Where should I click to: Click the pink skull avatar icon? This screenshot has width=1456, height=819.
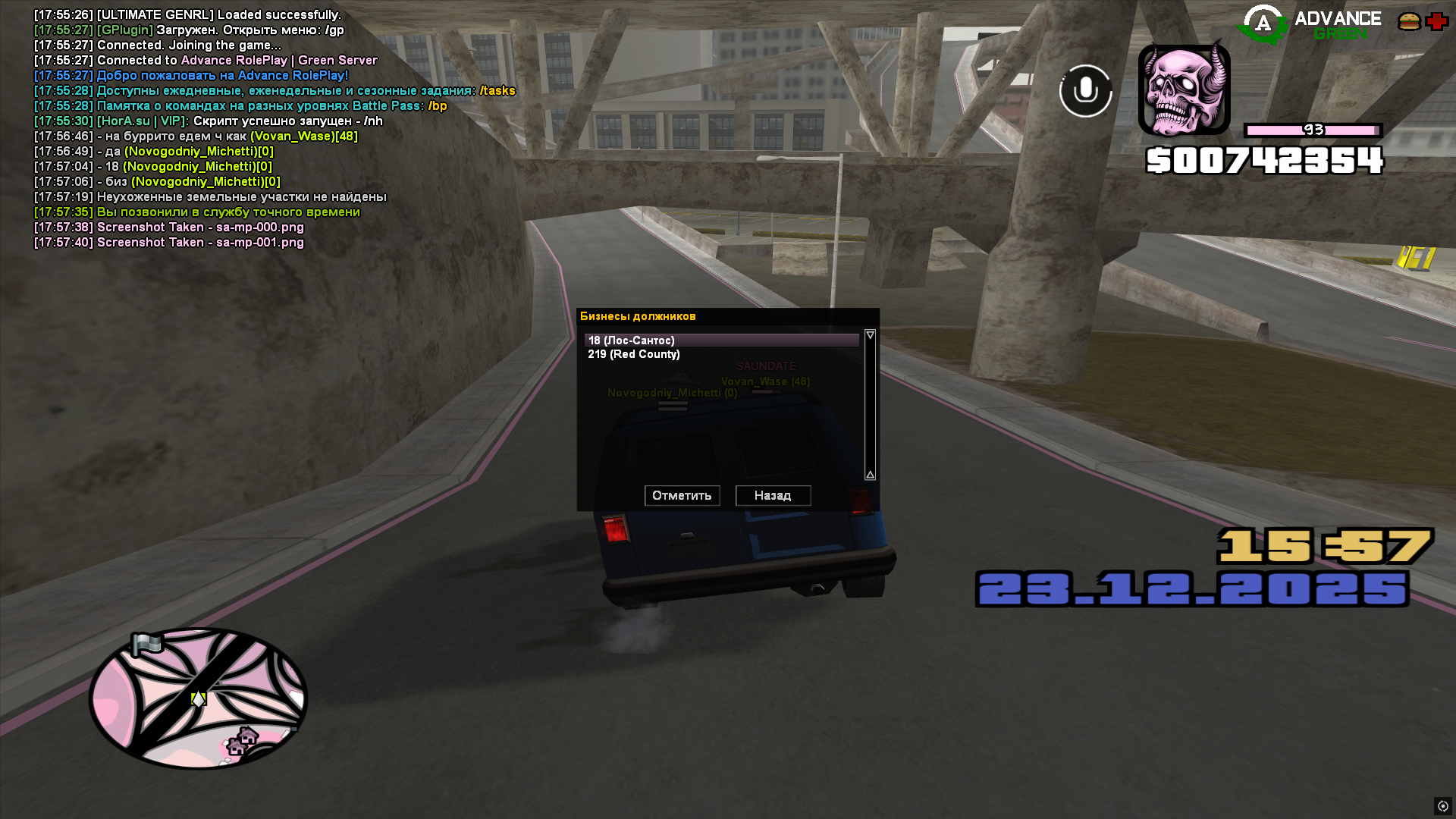pyautogui.click(x=1184, y=89)
